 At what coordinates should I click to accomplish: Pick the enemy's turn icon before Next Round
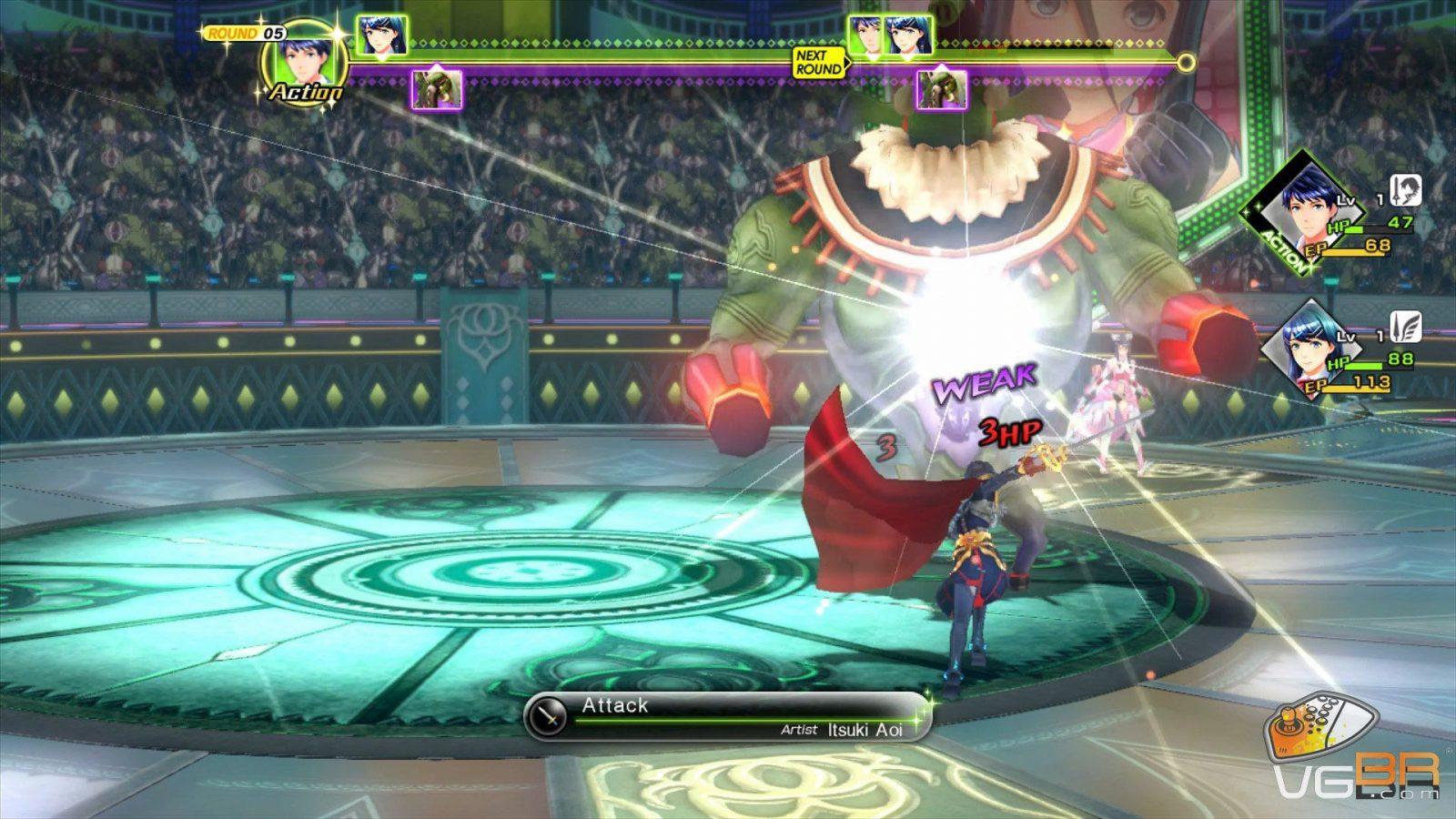(x=438, y=89)
